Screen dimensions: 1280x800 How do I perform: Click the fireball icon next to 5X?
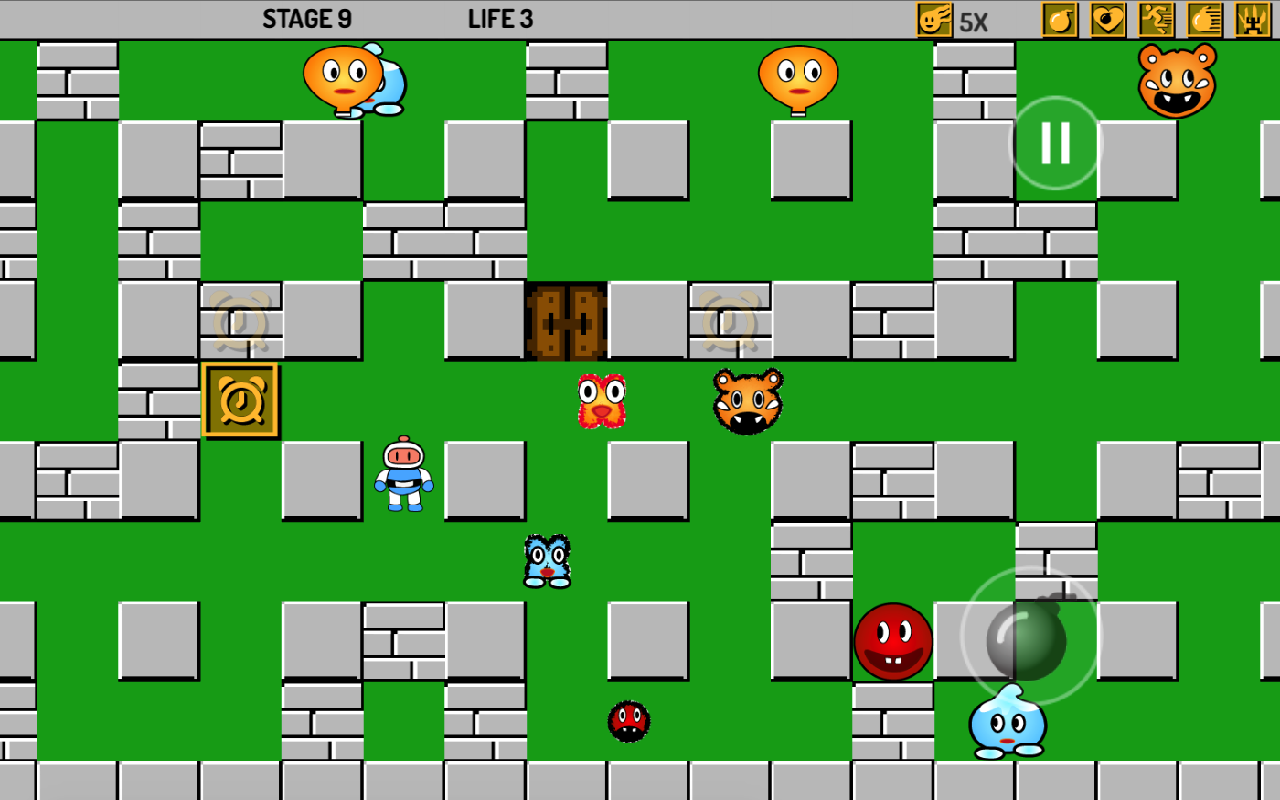(932, 18)
